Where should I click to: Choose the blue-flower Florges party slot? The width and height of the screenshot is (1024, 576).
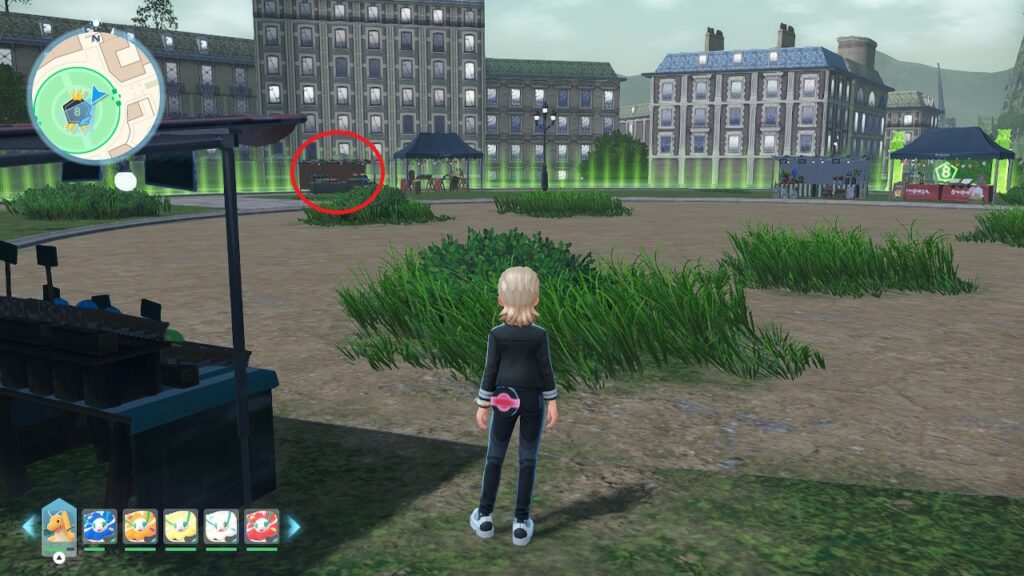pyautogui.click(x=100, y=526)
